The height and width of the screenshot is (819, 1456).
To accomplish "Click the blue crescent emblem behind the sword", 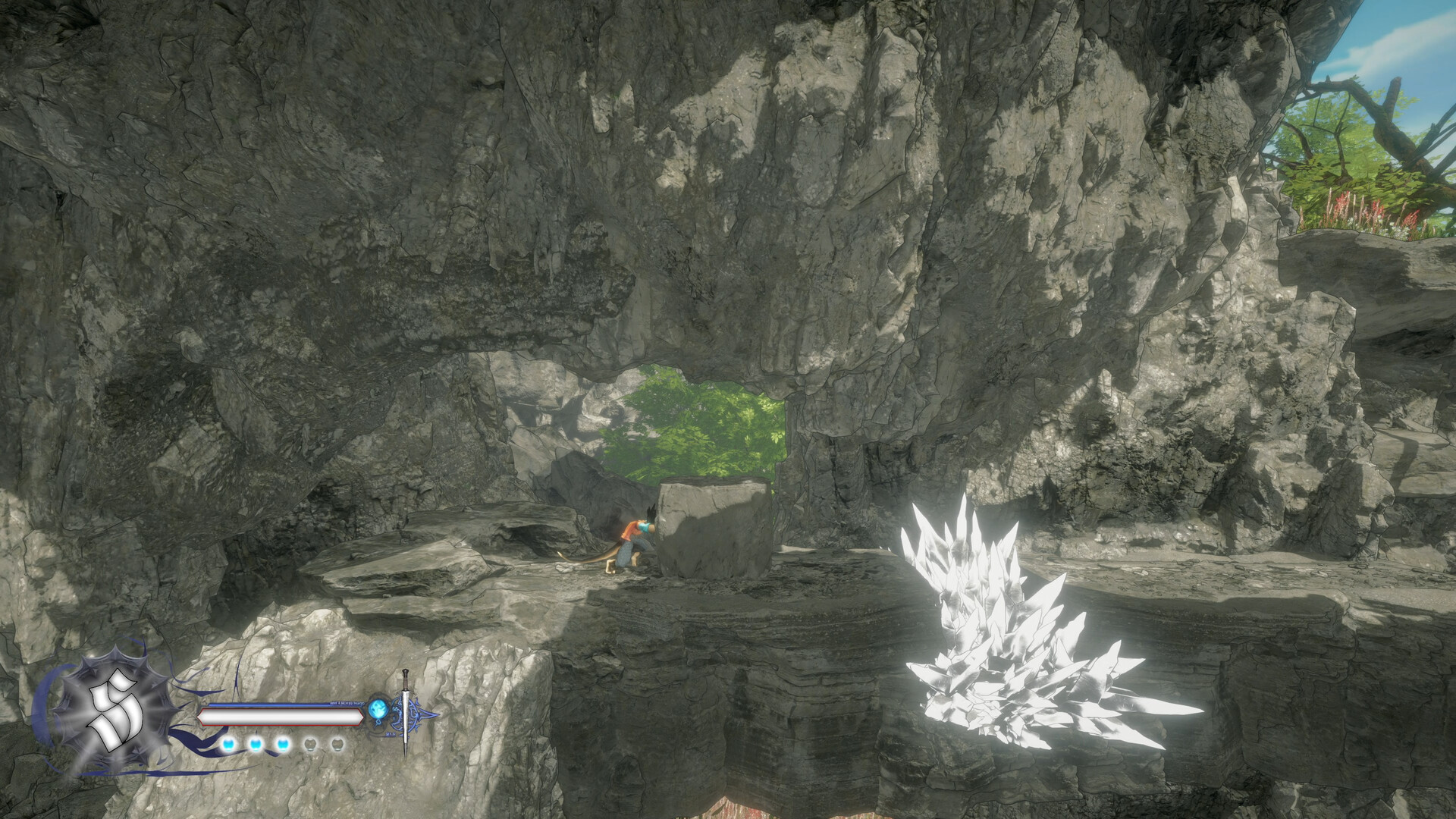I will [x=420, y=714].
